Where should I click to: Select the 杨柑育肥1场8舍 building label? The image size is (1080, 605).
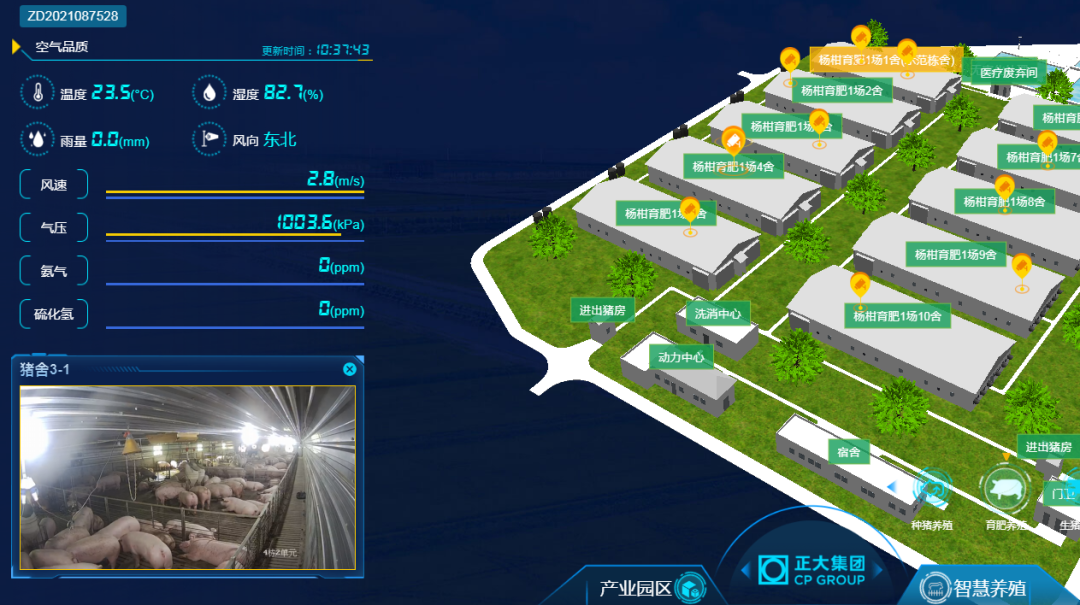(1004, 202)
